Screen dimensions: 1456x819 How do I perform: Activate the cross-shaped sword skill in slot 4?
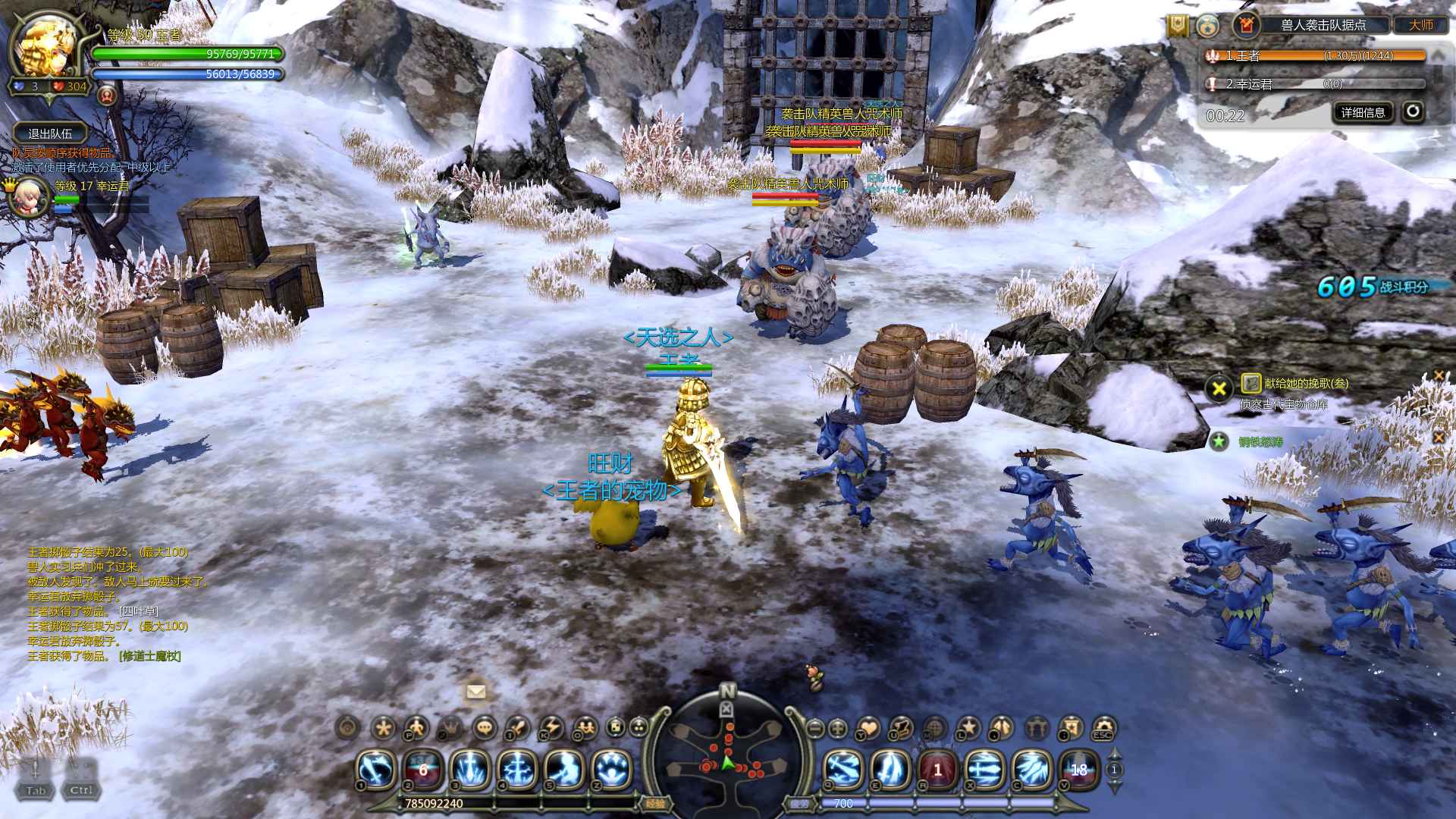(517, 770)
